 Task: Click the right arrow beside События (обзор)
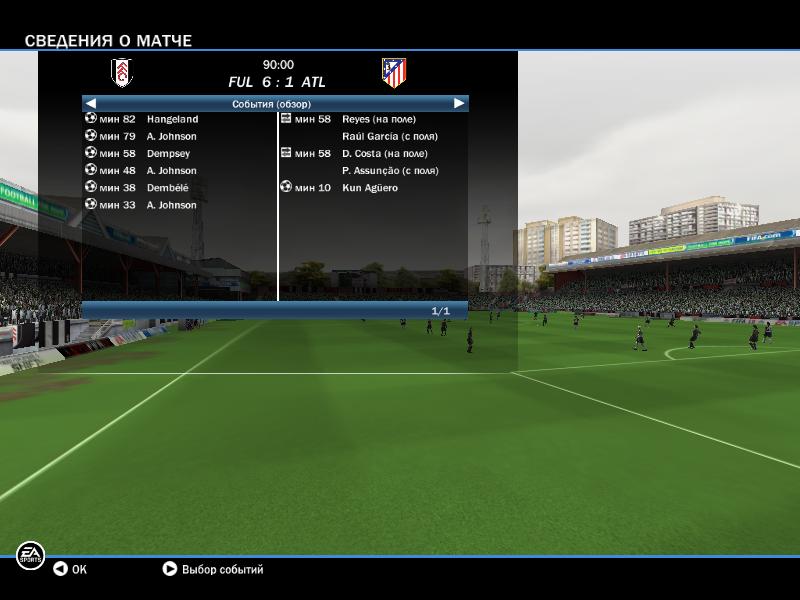(x=459, y=103)
